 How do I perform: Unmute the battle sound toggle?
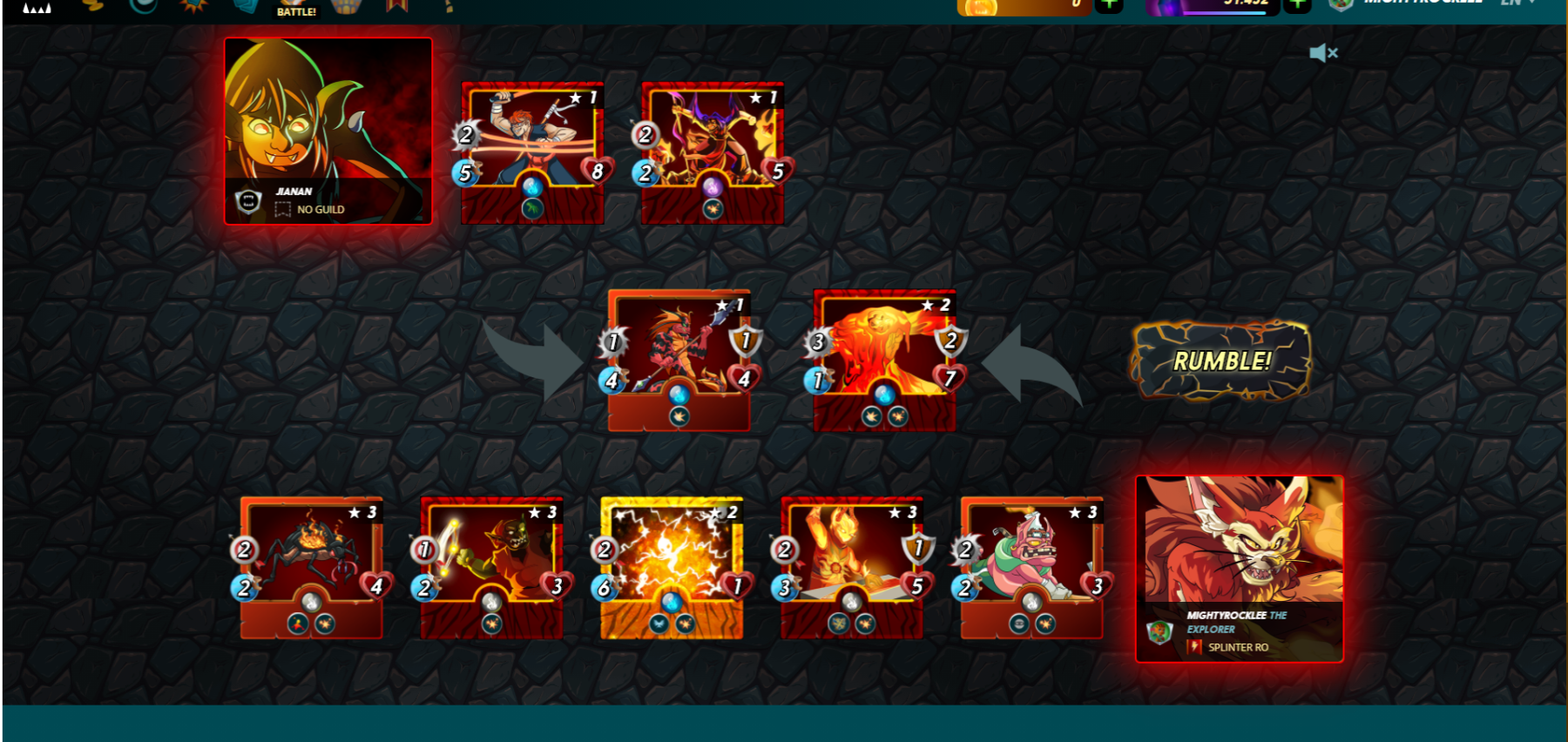(x=1325, y=53)
